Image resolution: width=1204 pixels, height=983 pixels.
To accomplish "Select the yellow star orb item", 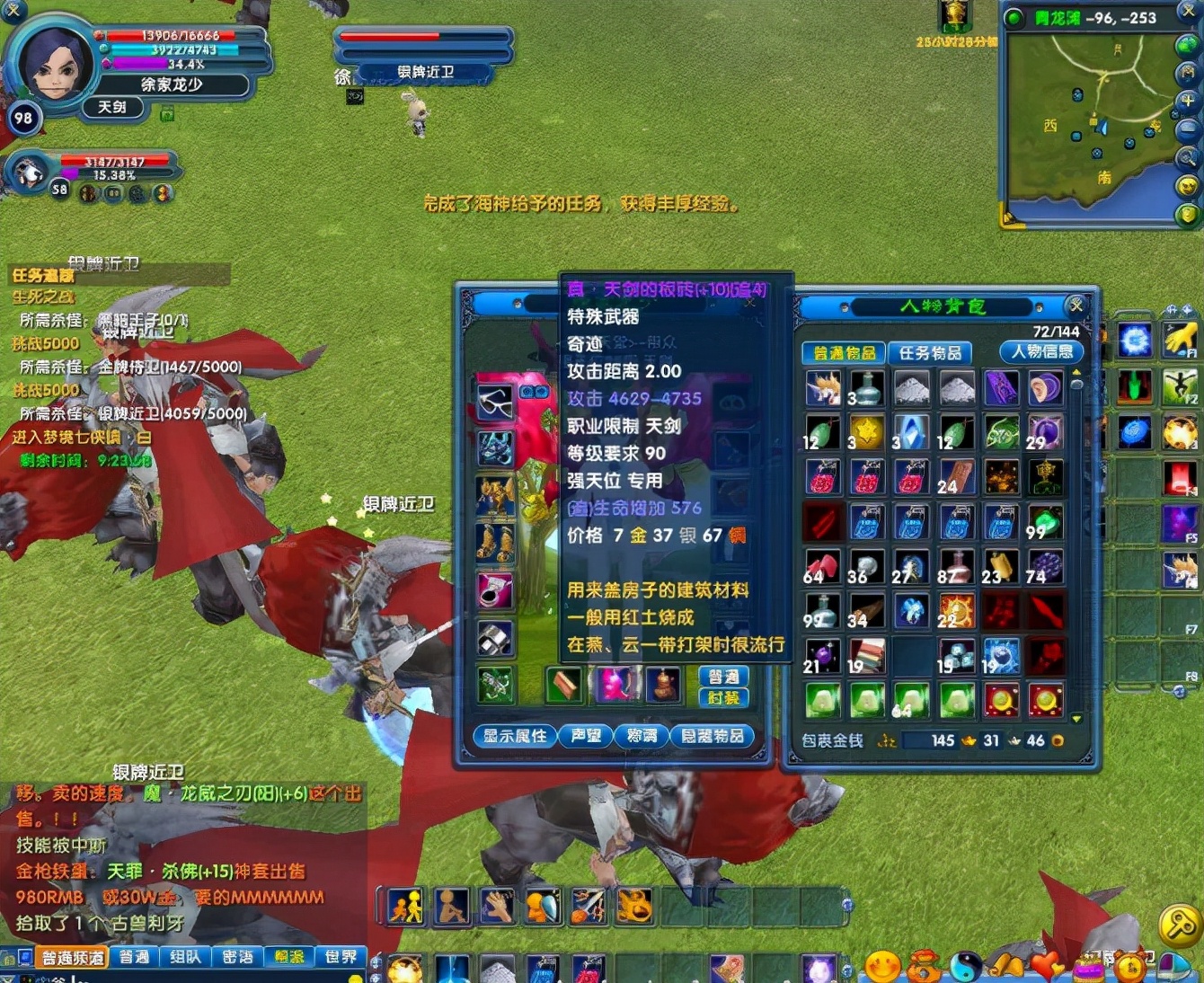I will pyautogui.click(x=867, y=432).
